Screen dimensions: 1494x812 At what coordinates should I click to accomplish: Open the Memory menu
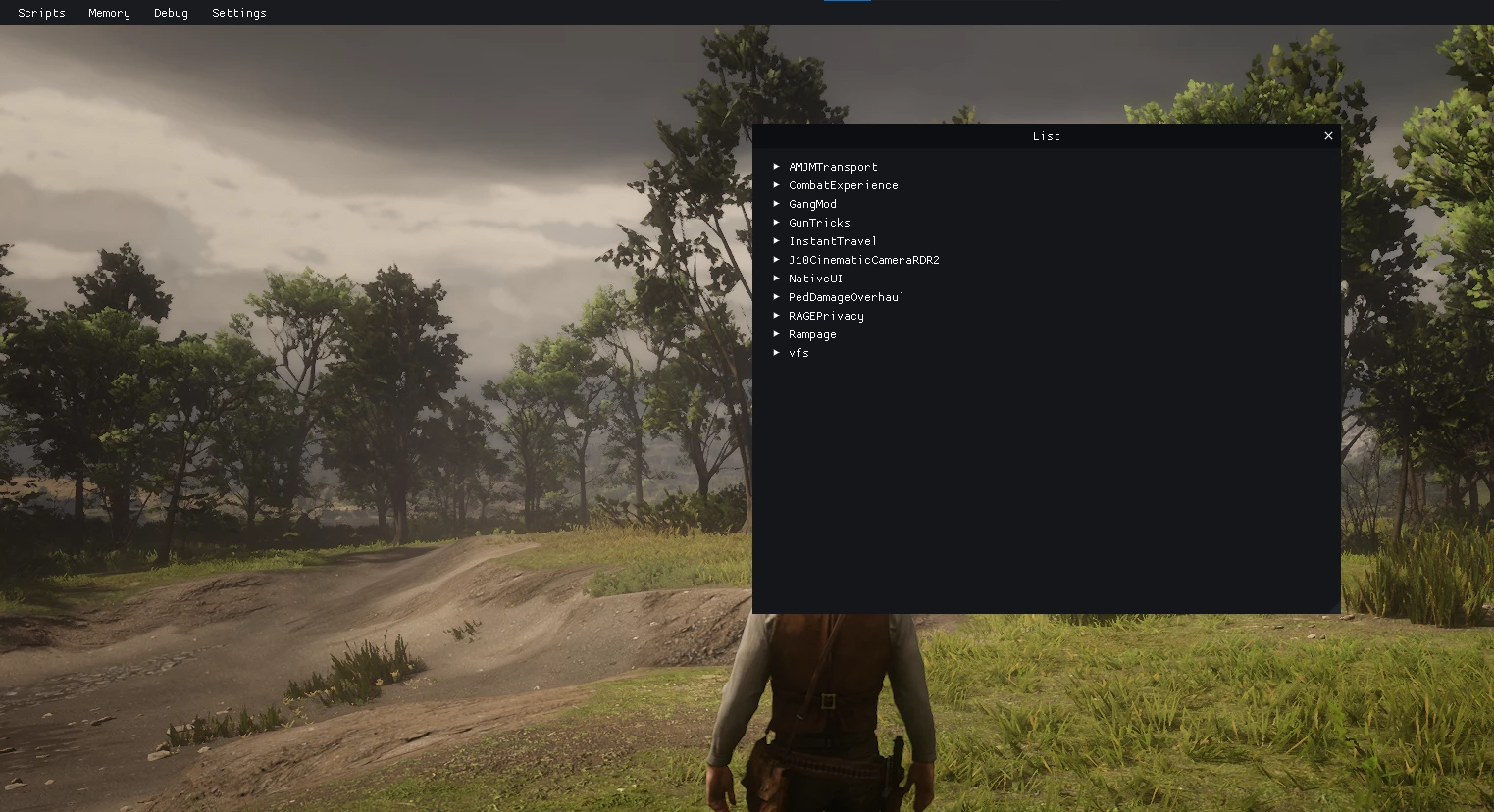(109, 13)
